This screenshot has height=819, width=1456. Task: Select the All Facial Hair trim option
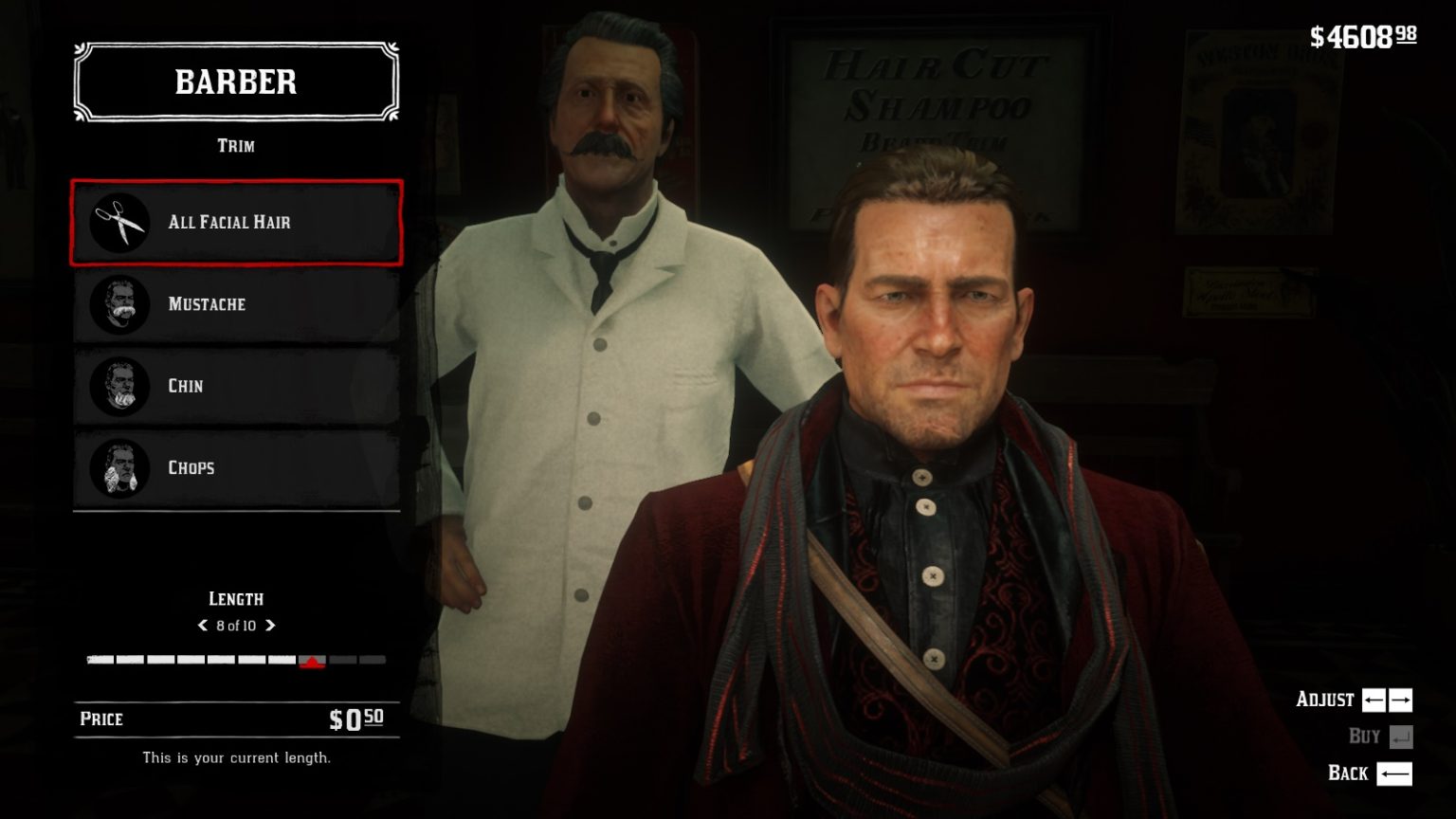[235, 222]
